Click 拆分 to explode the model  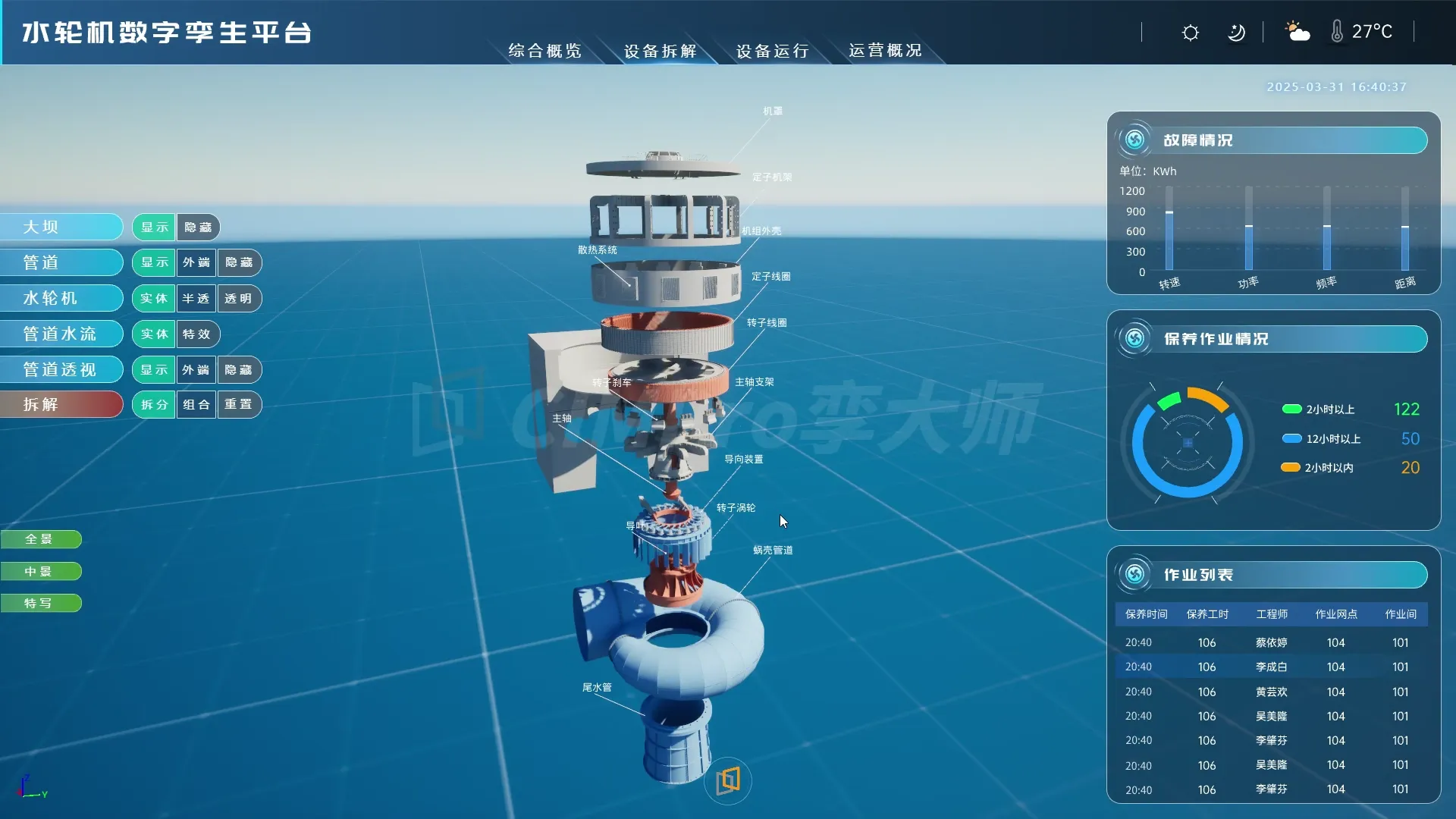154,405
